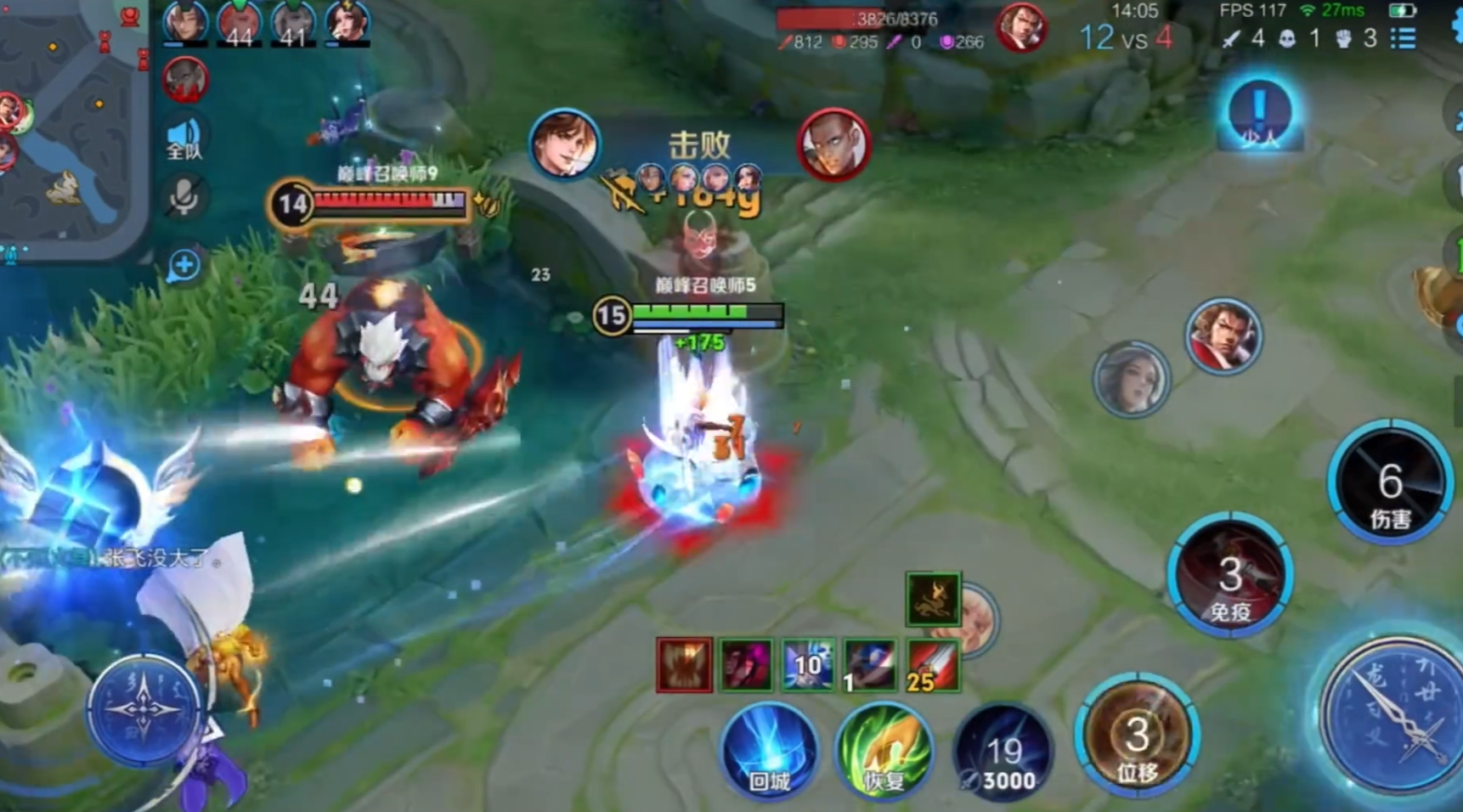Unmute the crossed-out microphone
1463x812 pixels.
coord(184,198)
